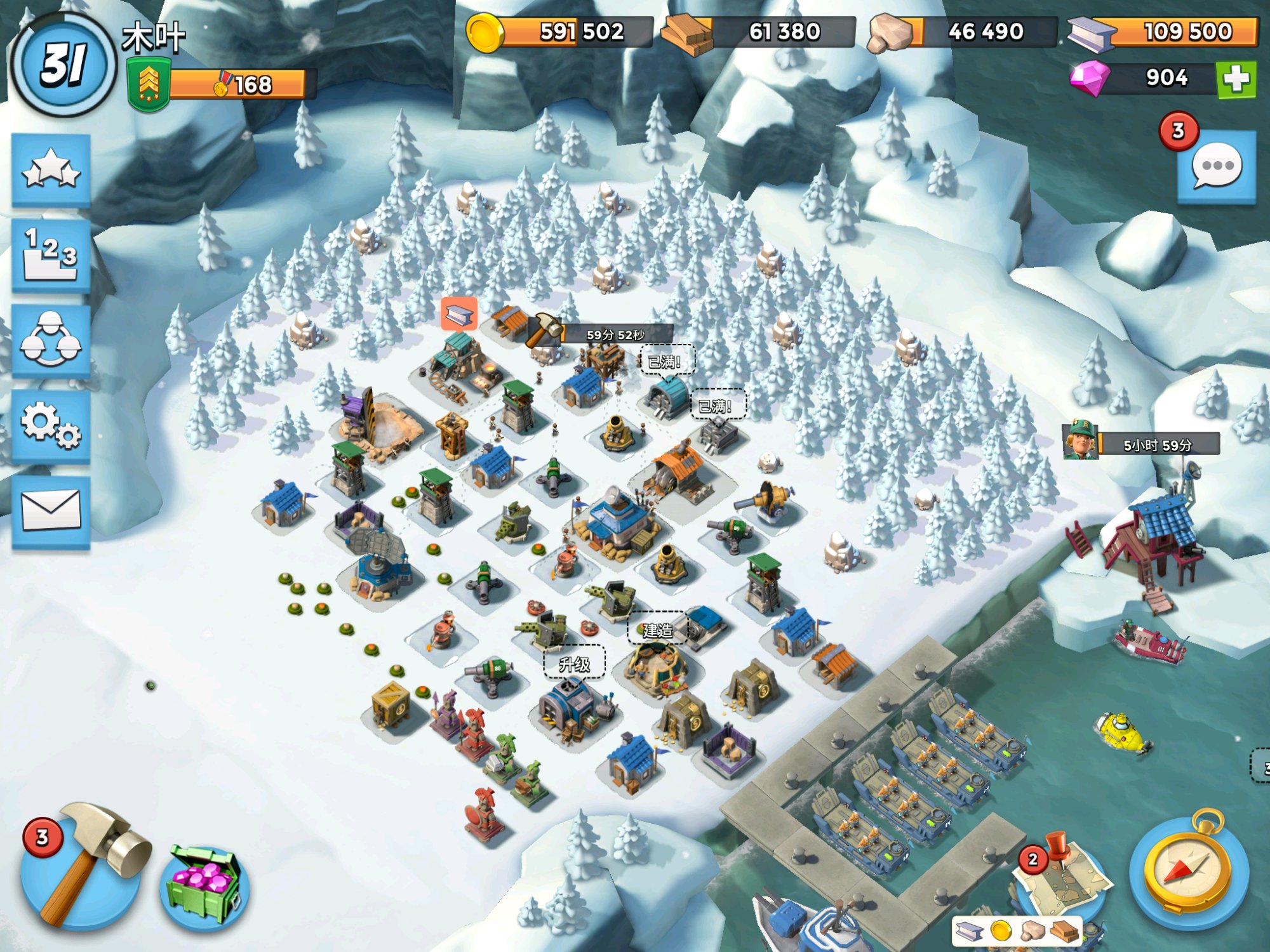Open the achievements stars menu
Screen dimensions: 1270x952
point(51,170)
